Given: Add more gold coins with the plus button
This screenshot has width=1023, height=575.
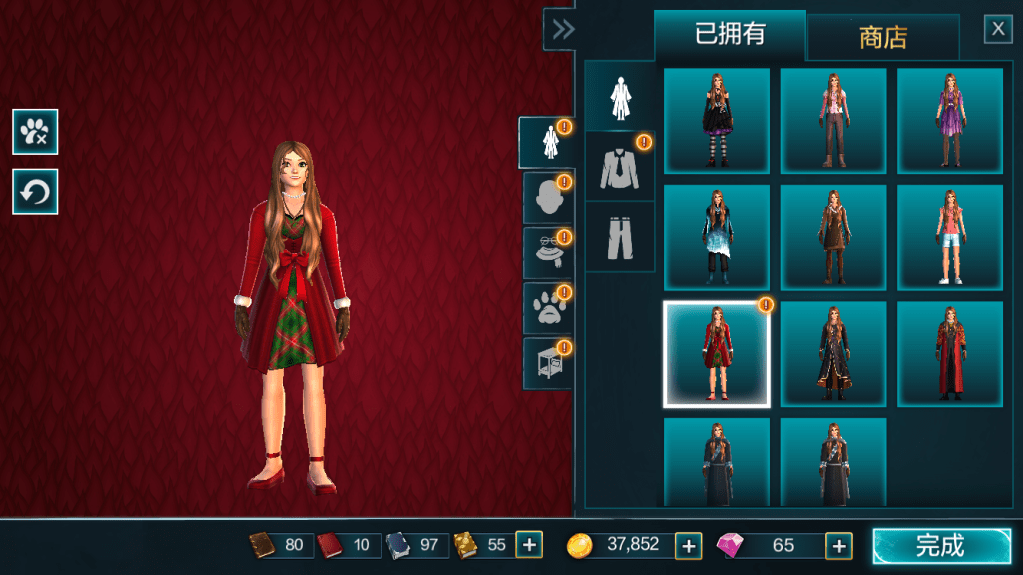Looking at the screenshot, I should pyautogui.click(x=688, y=545).
